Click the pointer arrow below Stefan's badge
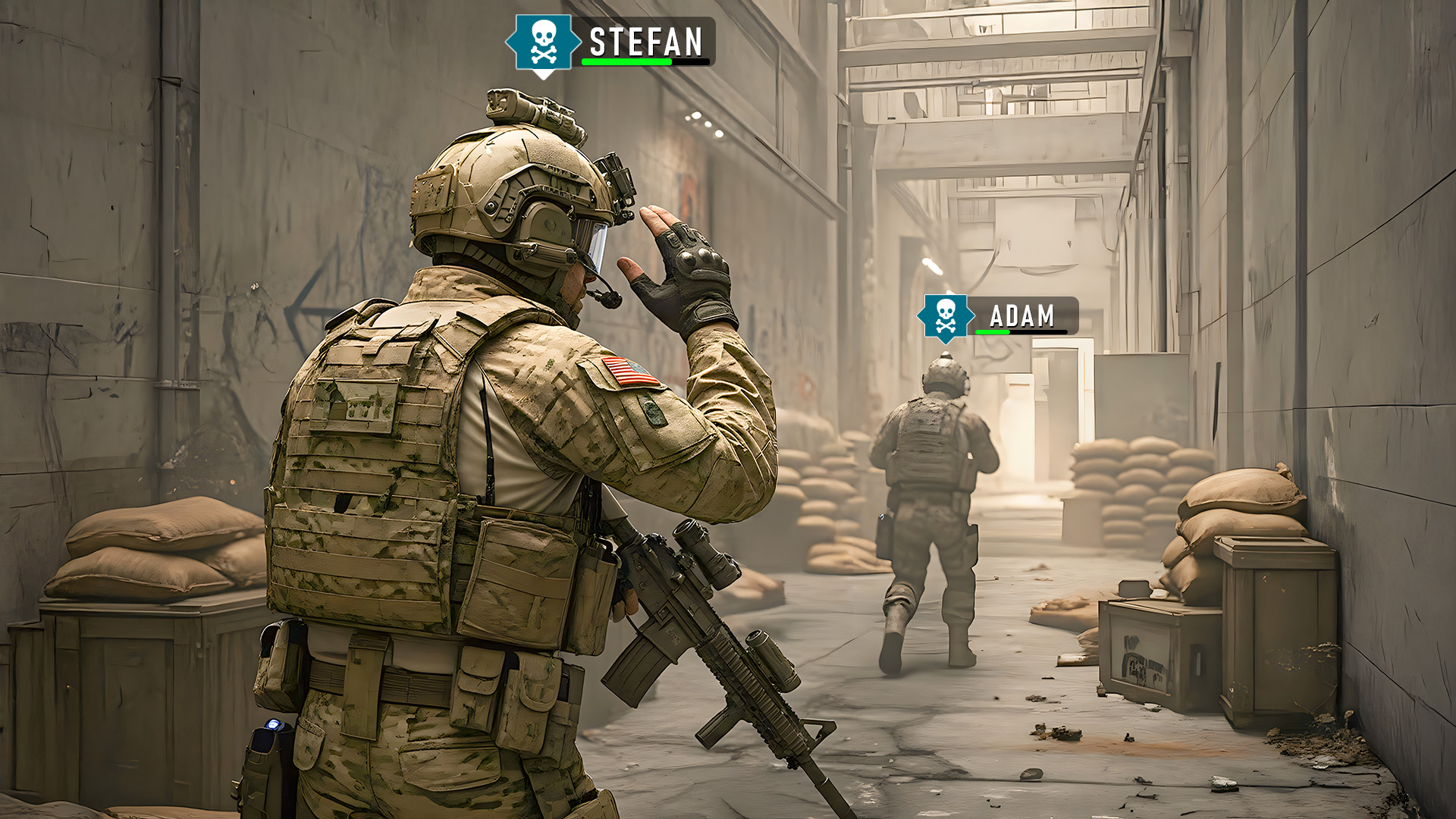The height and width of the screenshot is (819, 1456). (541, 74)
